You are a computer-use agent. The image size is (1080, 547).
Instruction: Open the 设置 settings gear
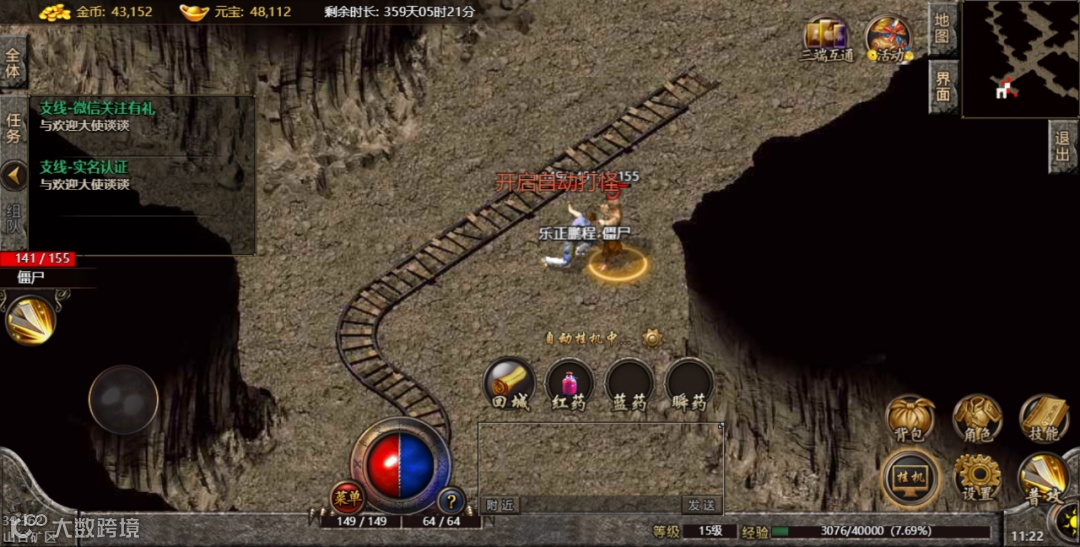coord(976,476)
